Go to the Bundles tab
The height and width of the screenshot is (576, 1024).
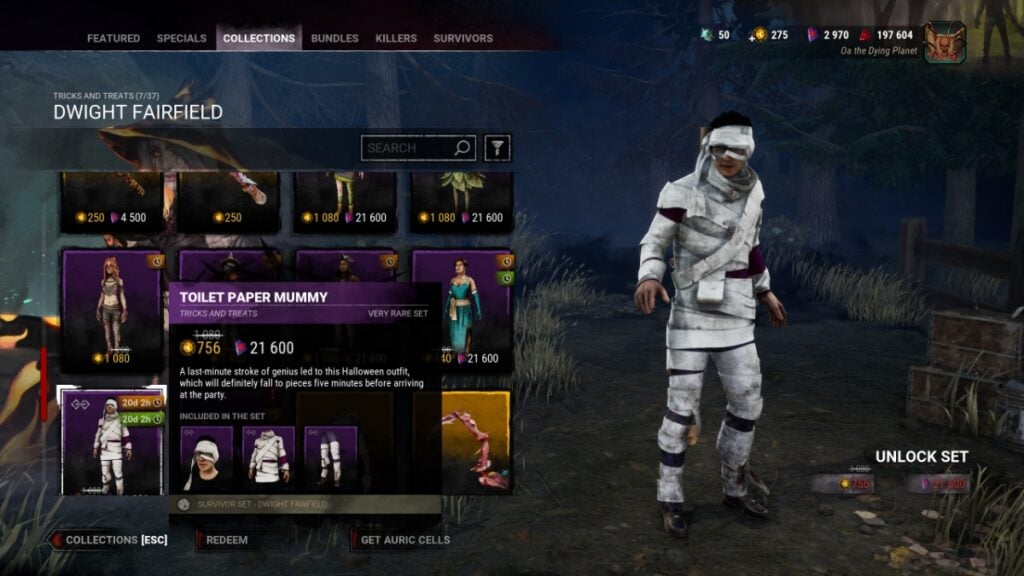(334, 39)
